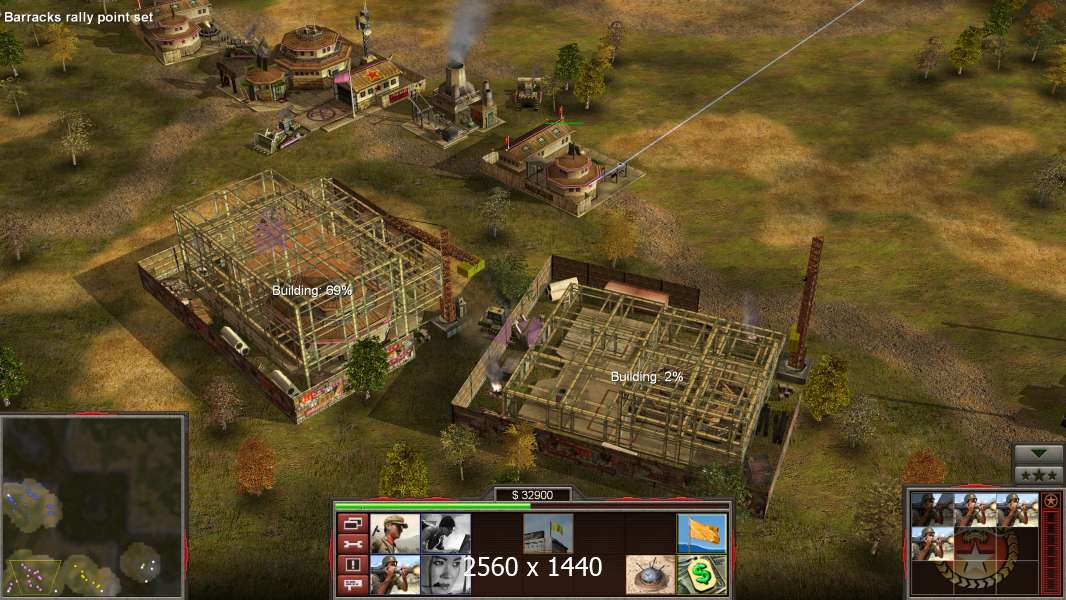
Task: Click the overlapping windows button
Action: tap(351, 523)
